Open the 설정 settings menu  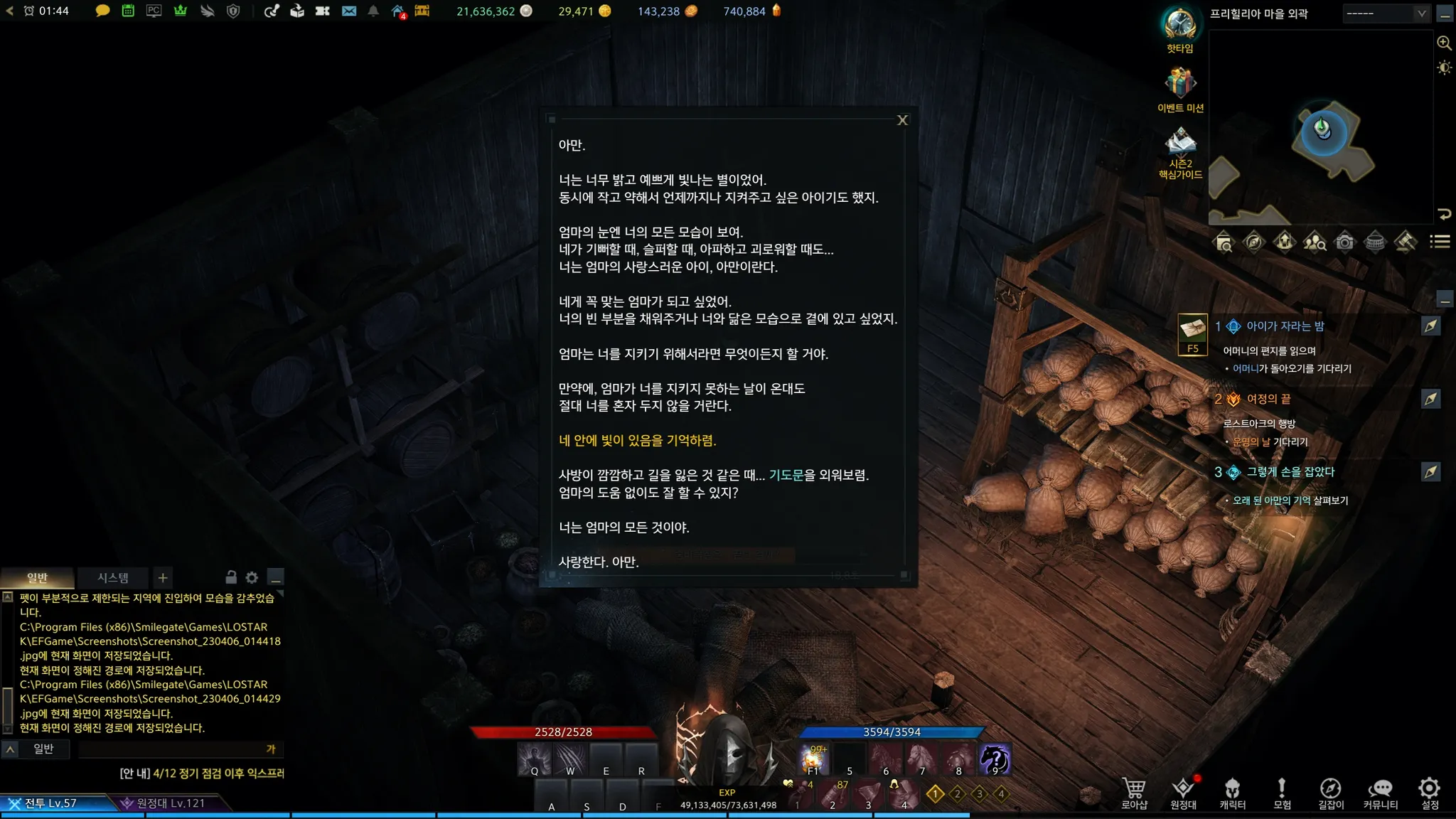pos(1430,792)
